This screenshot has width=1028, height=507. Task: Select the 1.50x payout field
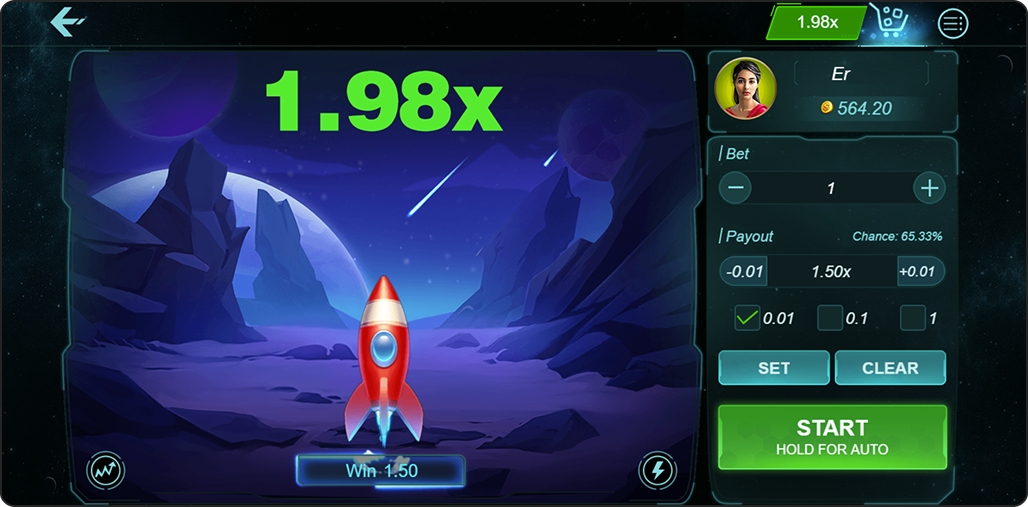[x=831, y=272]
